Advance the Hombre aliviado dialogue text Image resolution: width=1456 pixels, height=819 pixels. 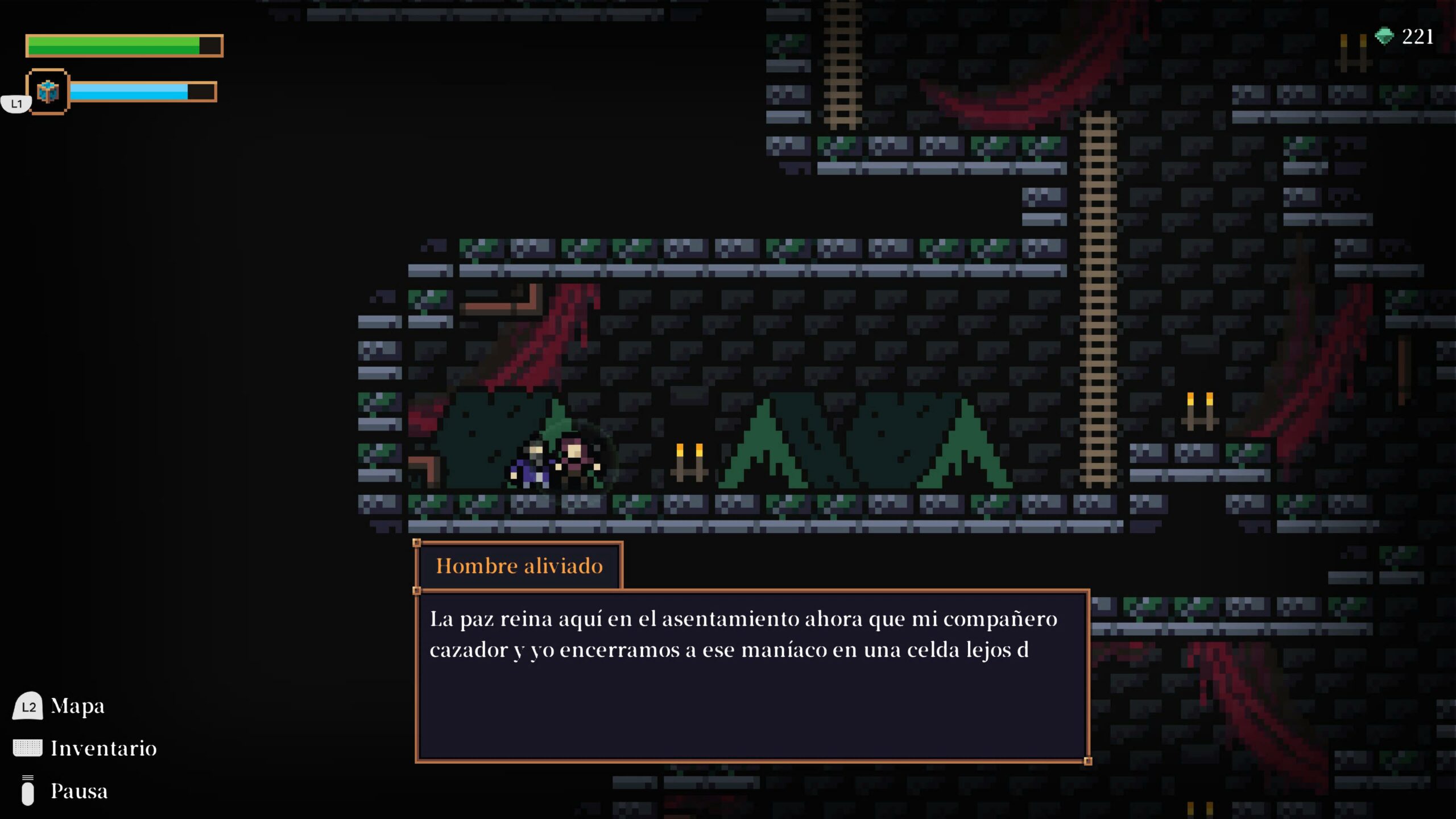[x=752, y=676]
